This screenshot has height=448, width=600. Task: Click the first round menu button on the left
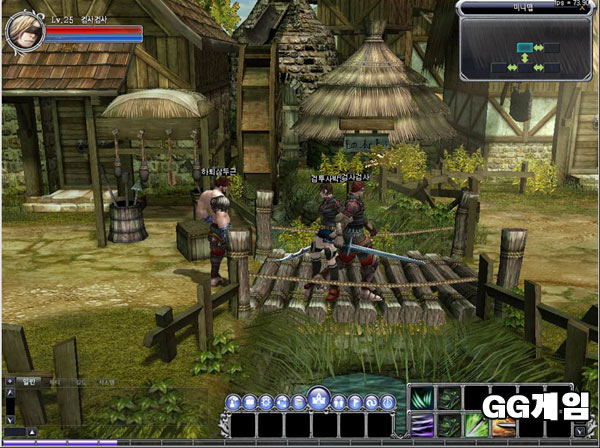click(232, 402)
